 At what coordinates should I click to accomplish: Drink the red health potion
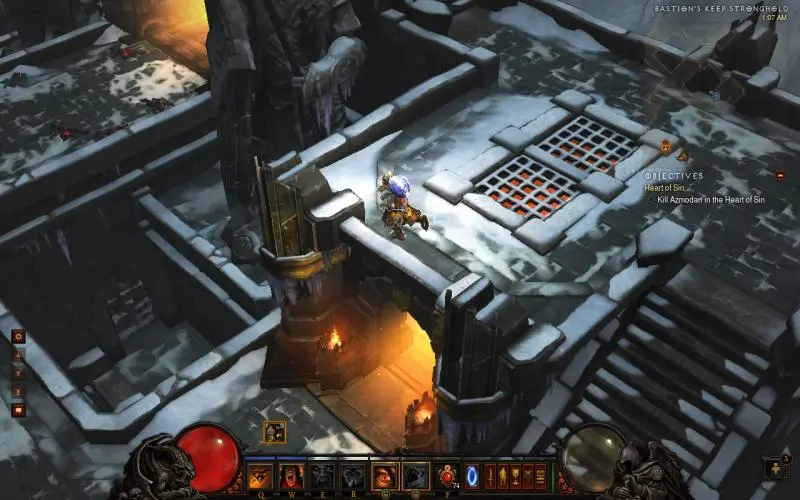click(447, 475)
